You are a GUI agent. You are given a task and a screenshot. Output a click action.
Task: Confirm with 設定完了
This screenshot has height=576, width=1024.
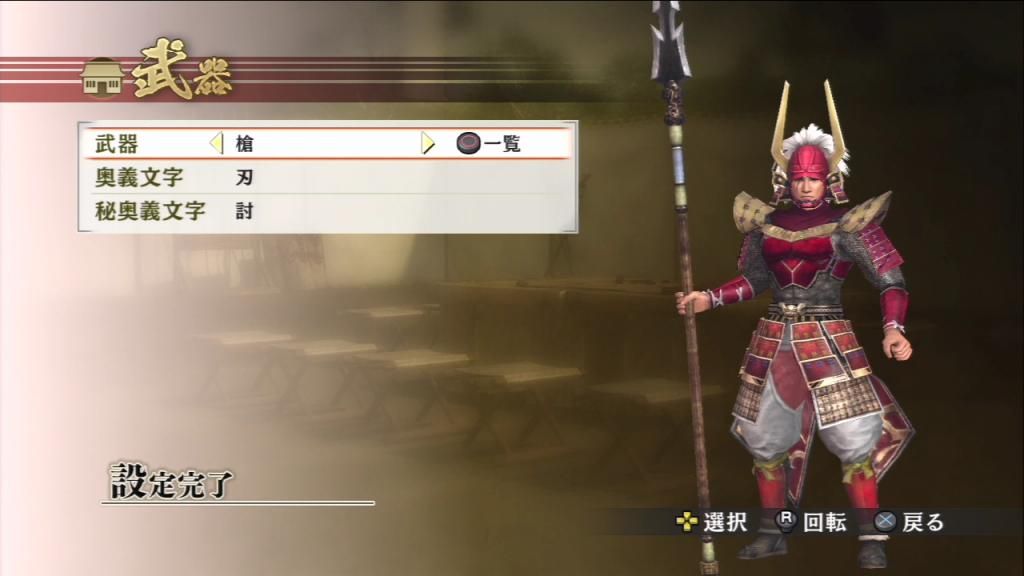(x=171, y=484)
